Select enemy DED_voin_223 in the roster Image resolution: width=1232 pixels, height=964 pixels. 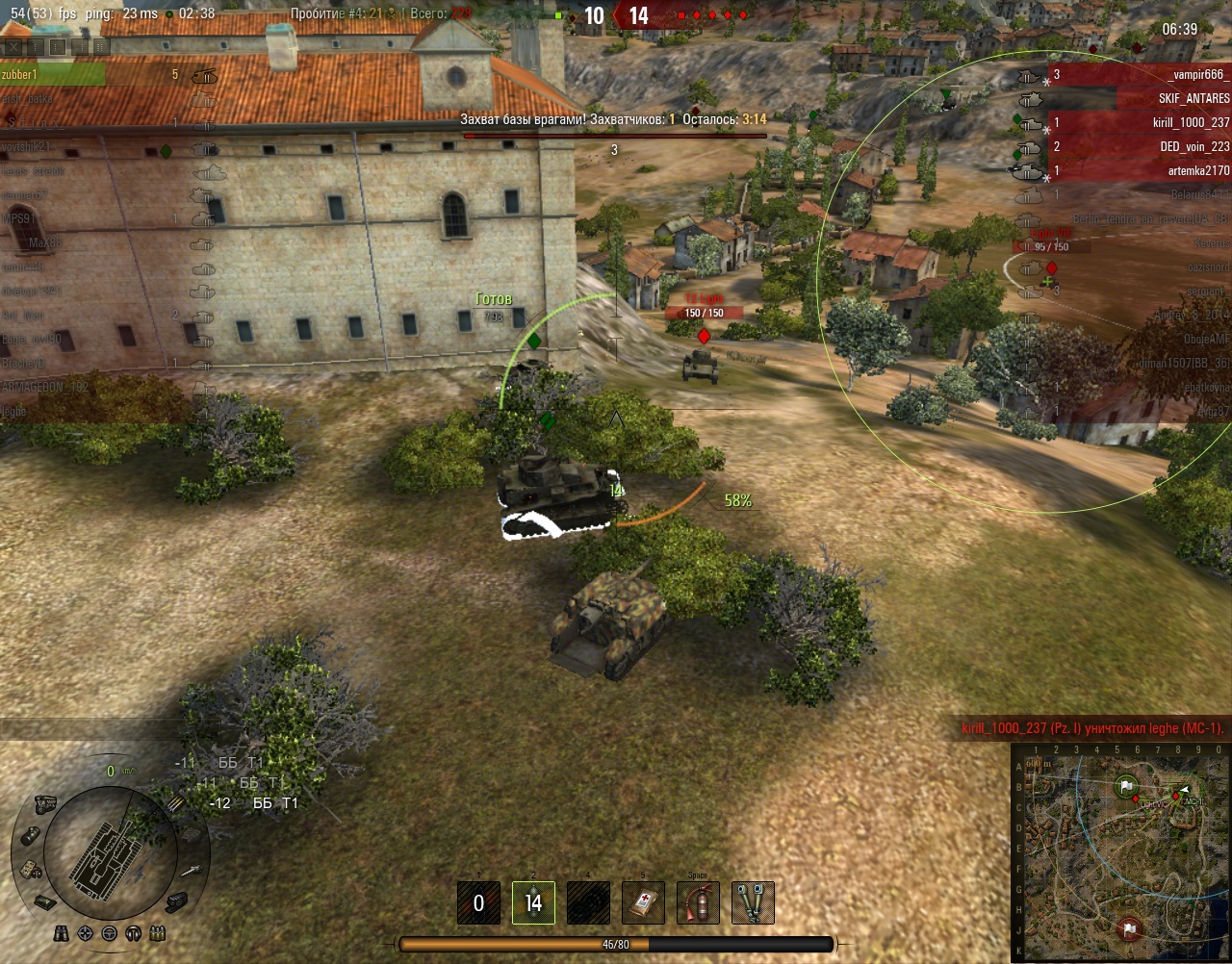pos(1193,146)
